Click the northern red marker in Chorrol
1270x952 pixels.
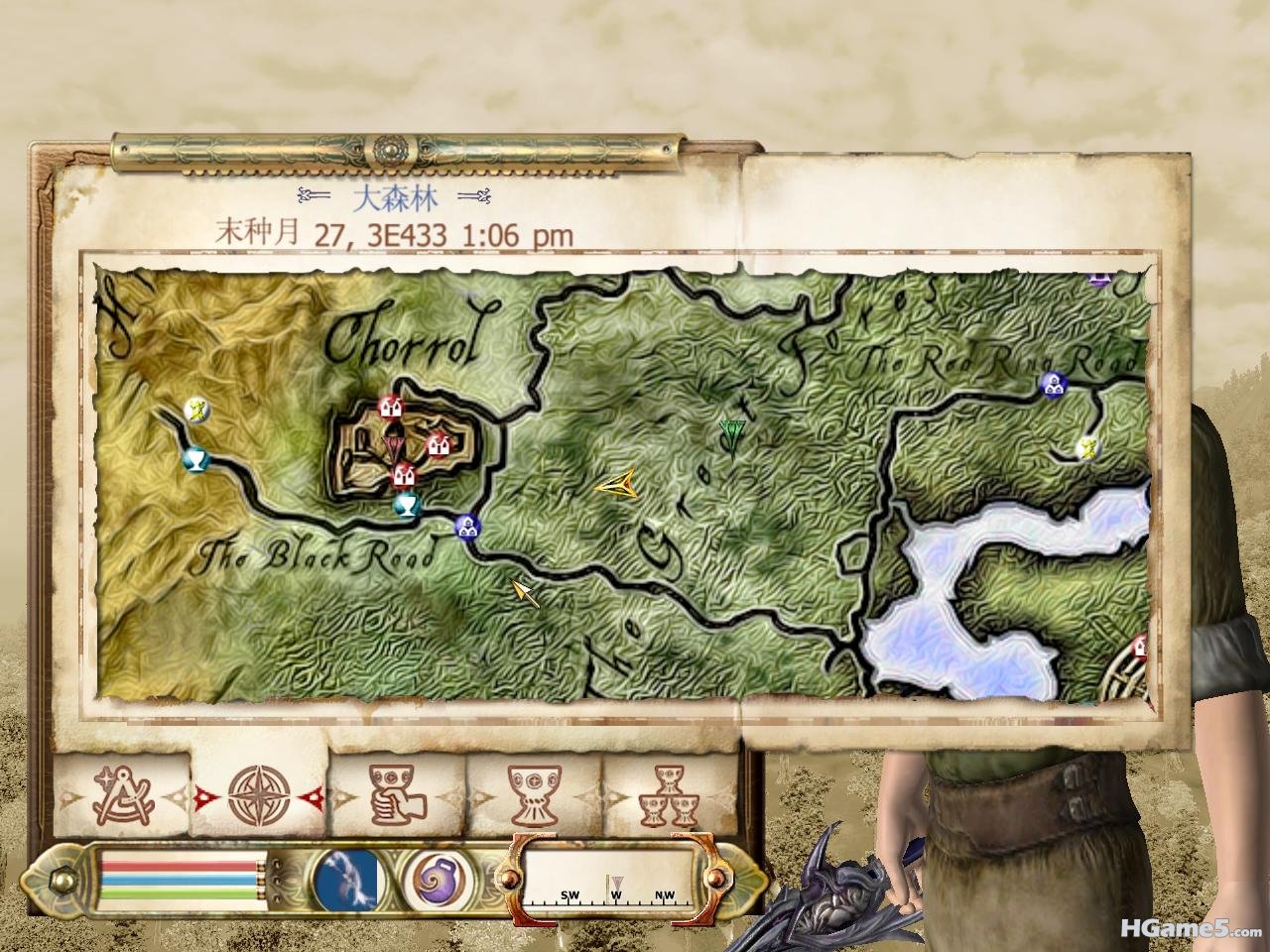[x=389, y=407]
